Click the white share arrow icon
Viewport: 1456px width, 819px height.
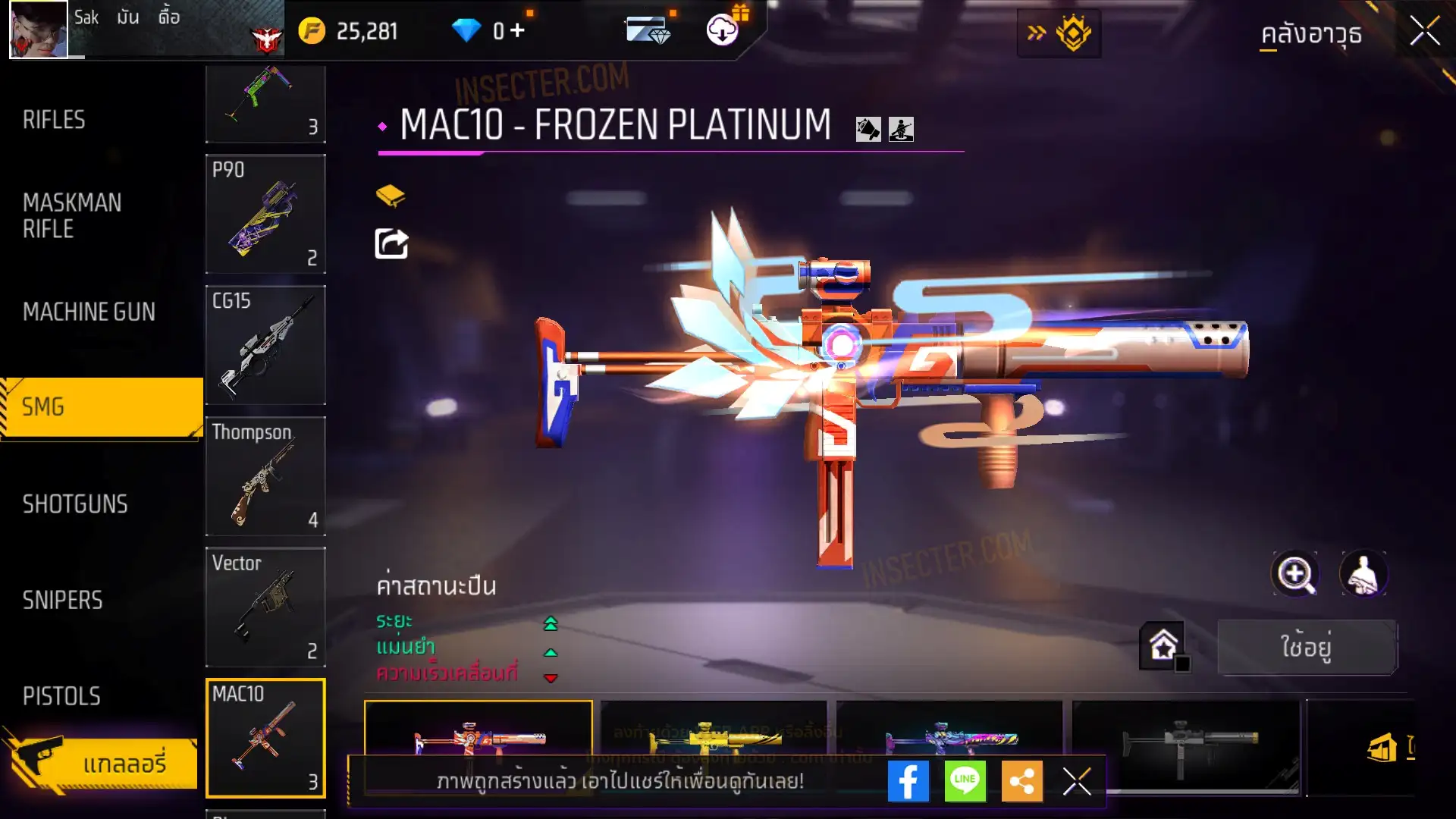click(391, 243)
